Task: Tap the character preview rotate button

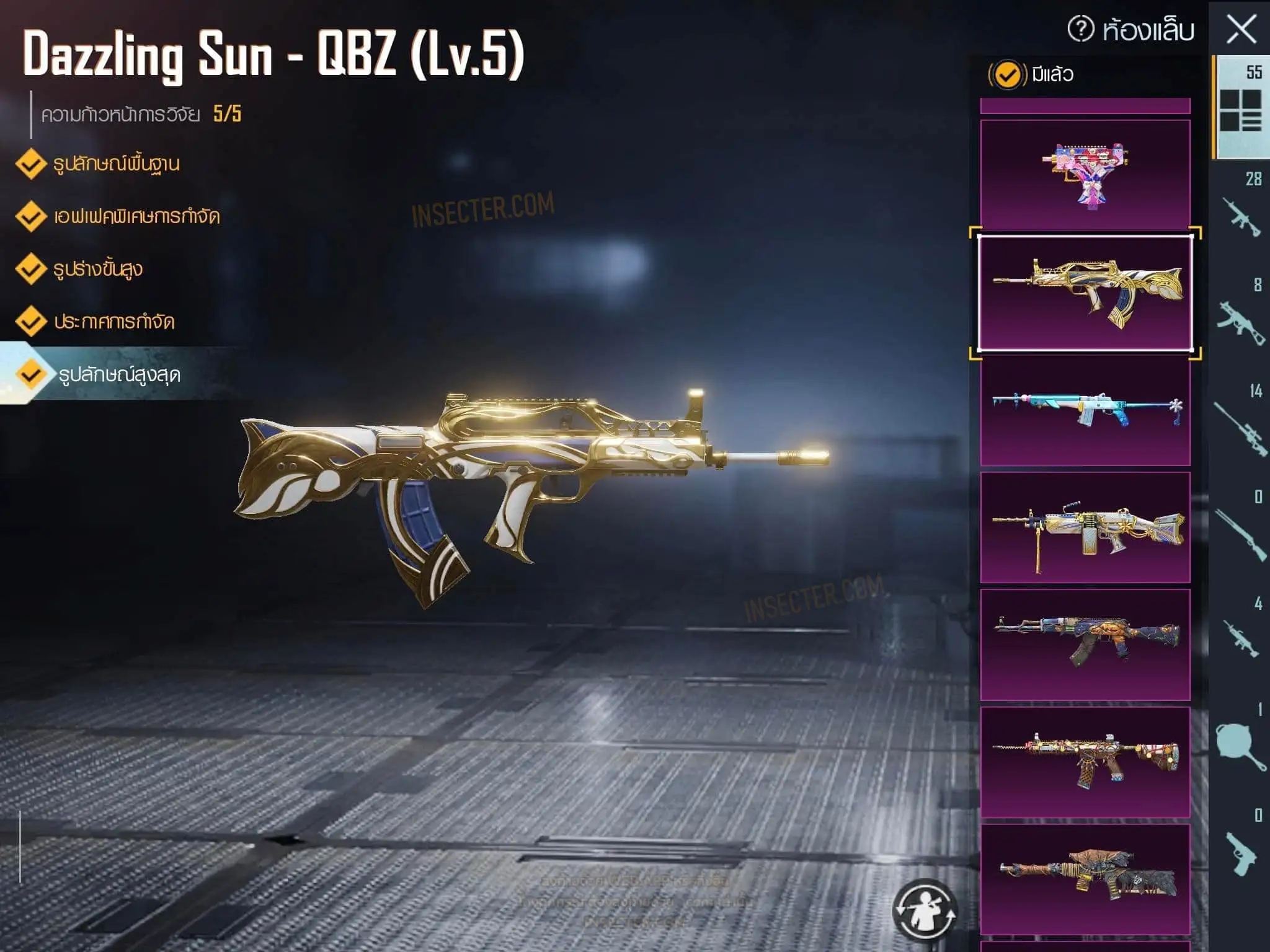Action: 925,909
